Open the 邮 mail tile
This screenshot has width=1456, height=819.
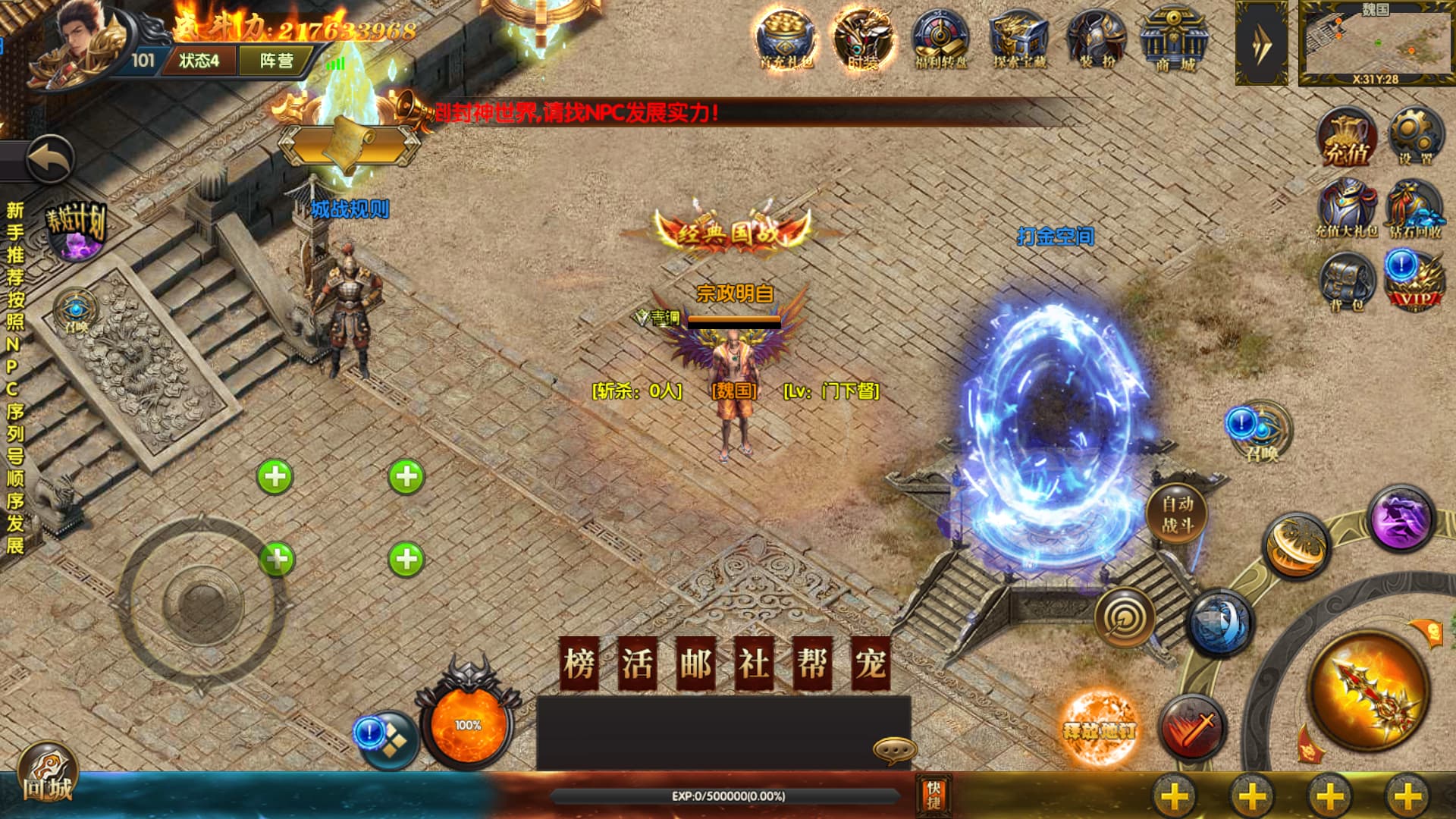(x=695, y=664)
